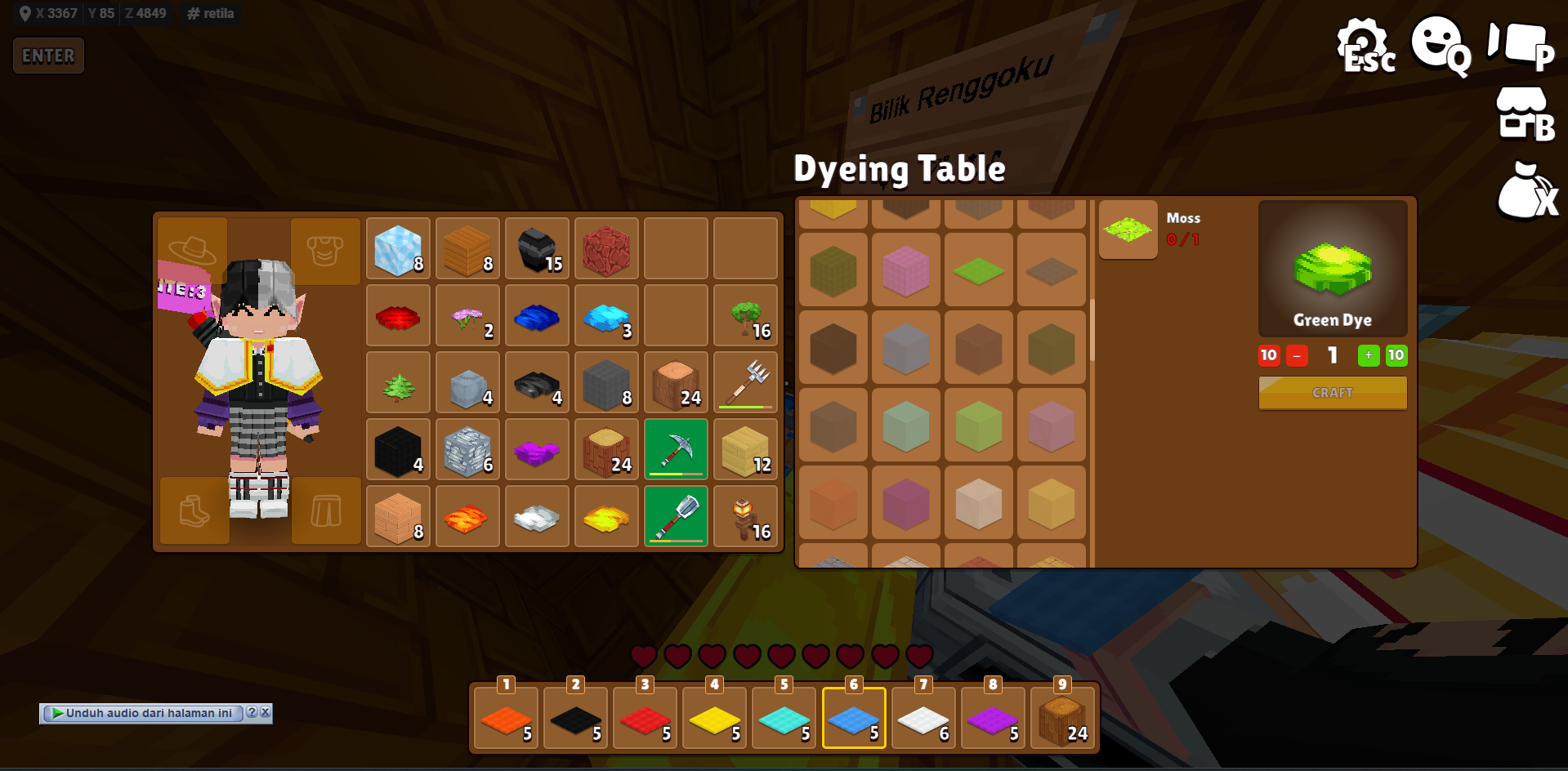Select the blue carpet hotbar slot
Screen dimensions: 1568x771
click(854, 719)
